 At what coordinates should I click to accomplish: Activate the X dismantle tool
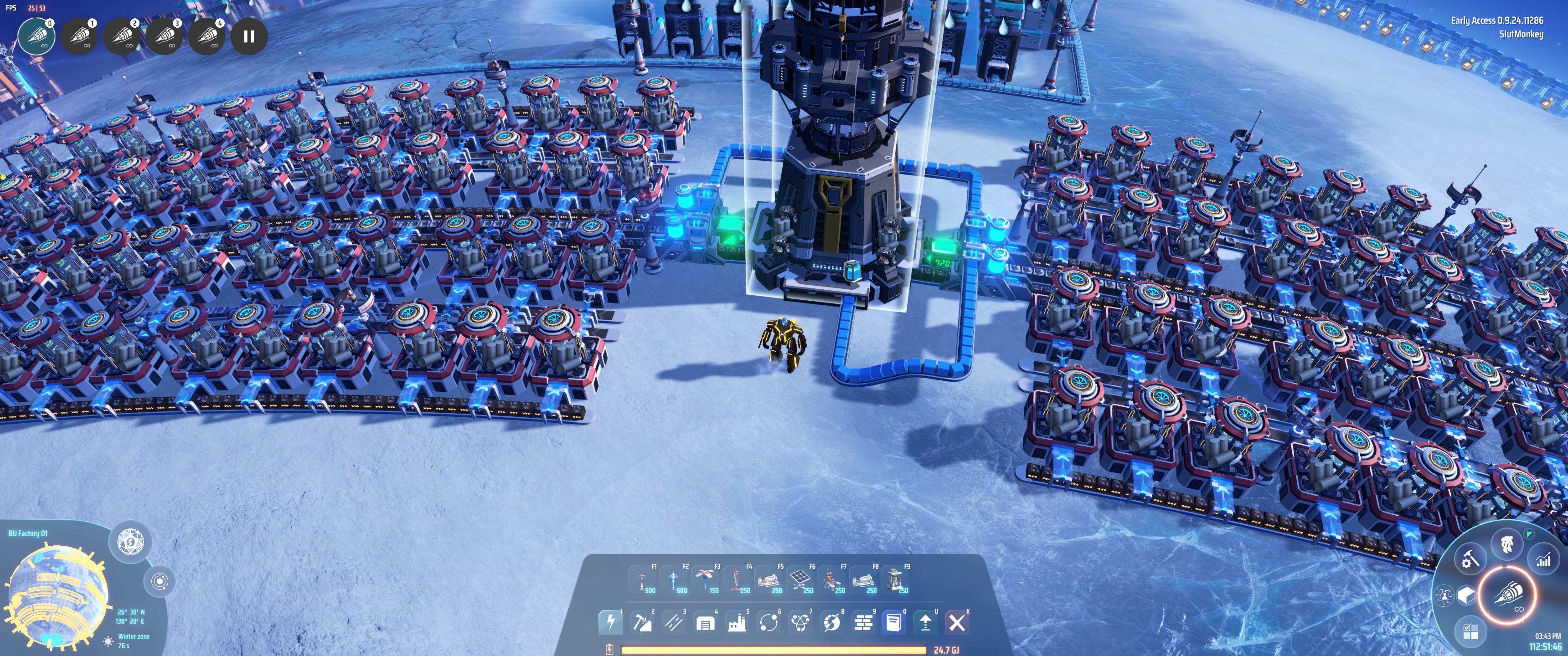click(957, 622)
